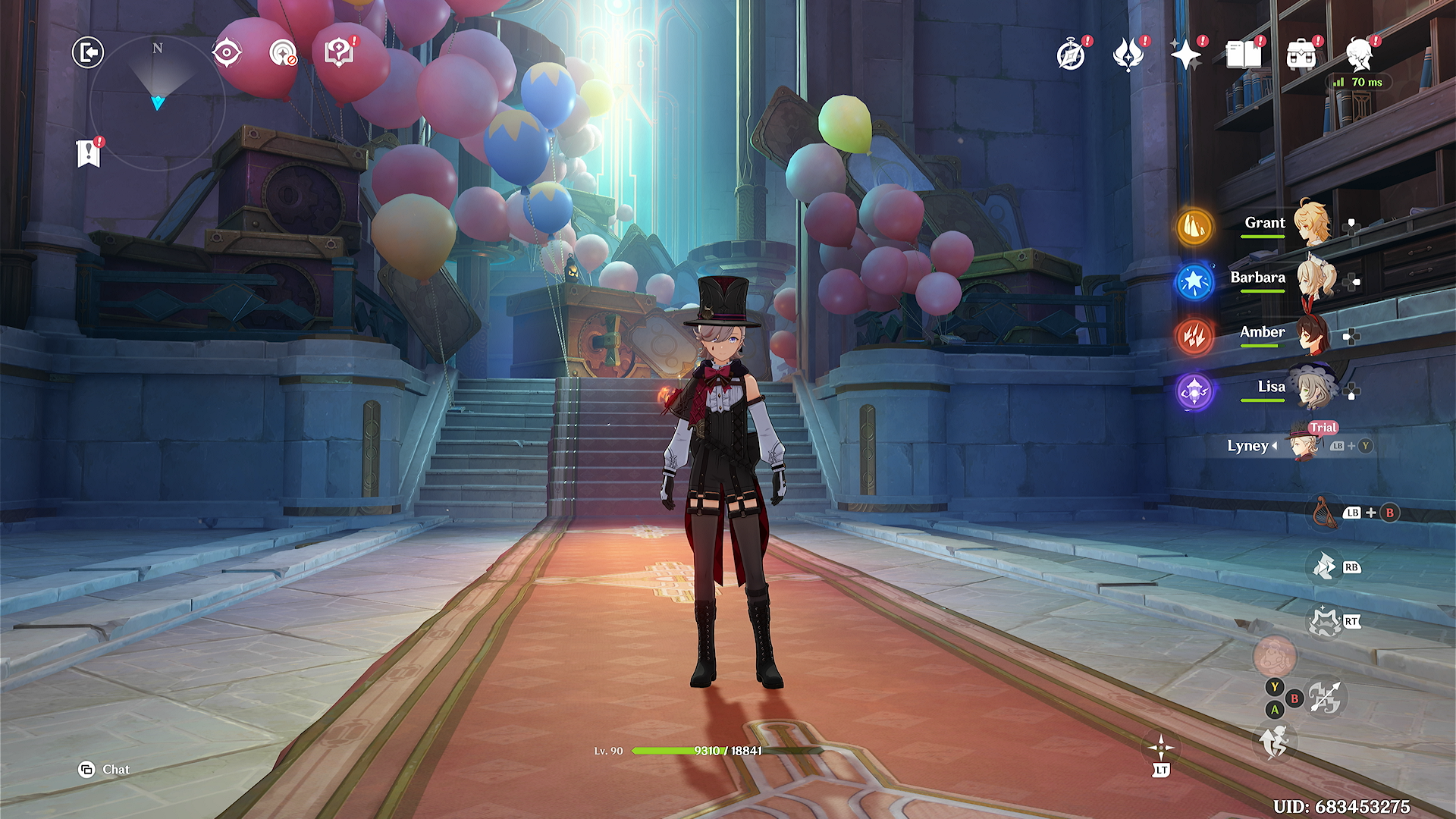
Task: Open the Chat box
Action: 105,770
